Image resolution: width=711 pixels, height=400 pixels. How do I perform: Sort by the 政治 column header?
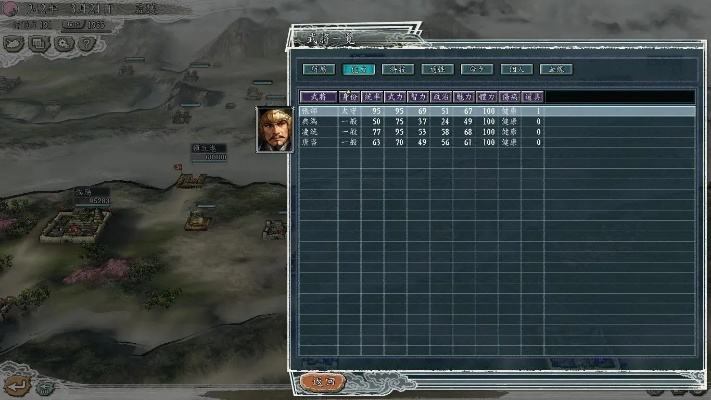coord(442,97)
